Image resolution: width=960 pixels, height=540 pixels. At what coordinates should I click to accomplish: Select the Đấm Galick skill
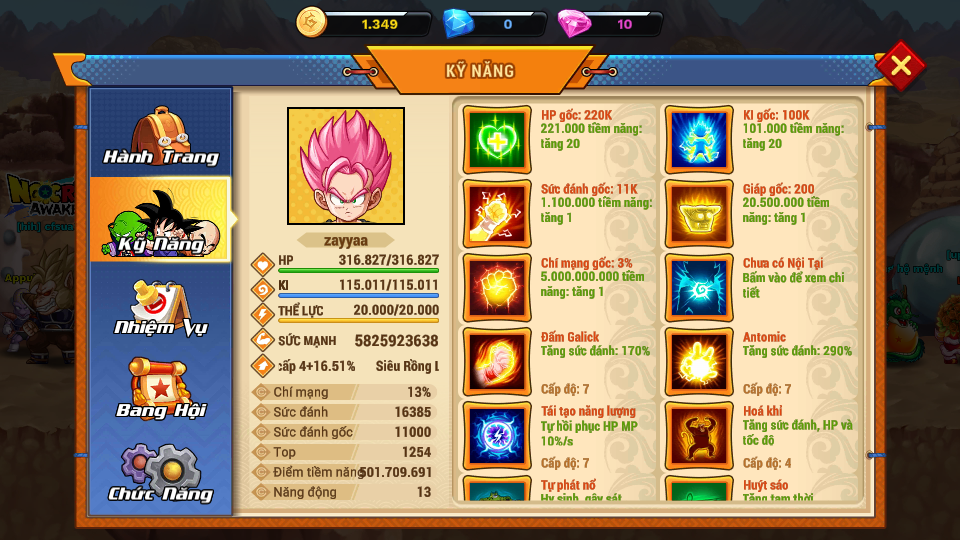[497, 361]
